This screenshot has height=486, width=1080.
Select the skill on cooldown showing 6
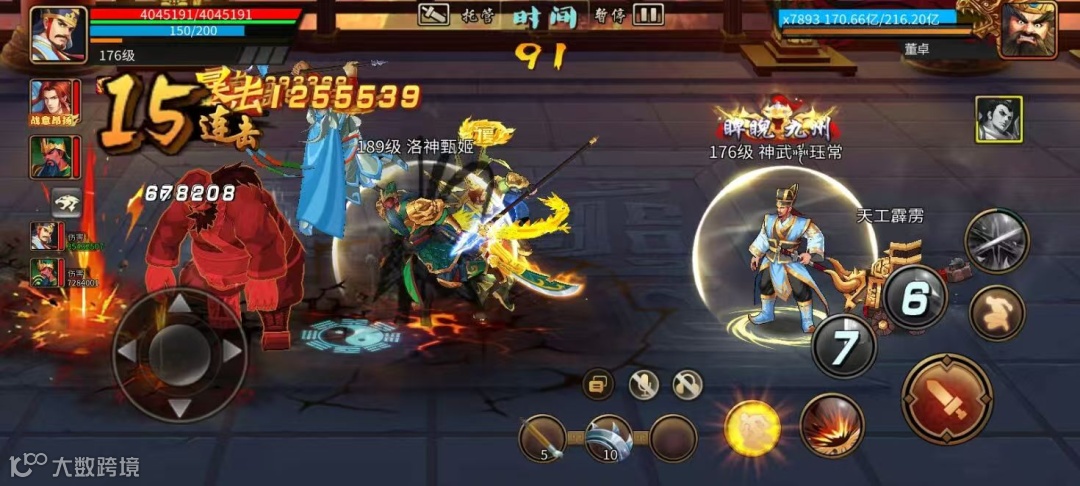[914, 297]
